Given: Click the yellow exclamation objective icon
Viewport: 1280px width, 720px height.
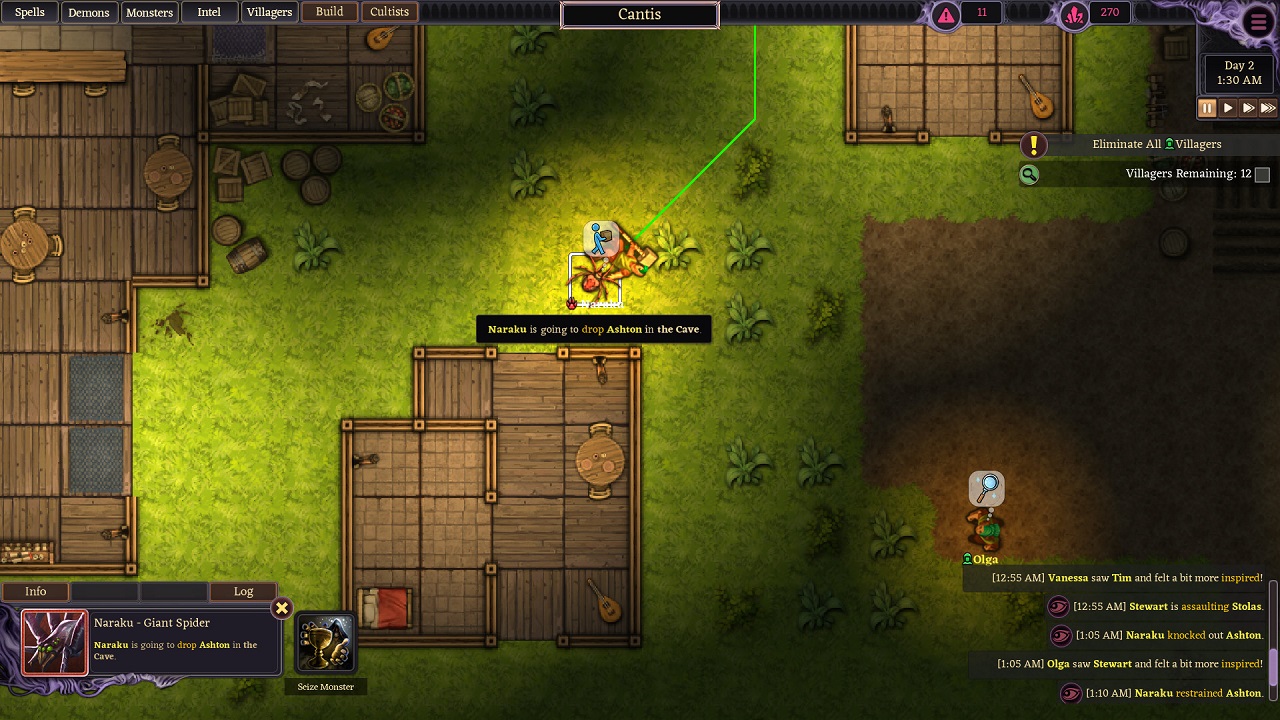Looking at the screenshot, I should (1033, 145).
